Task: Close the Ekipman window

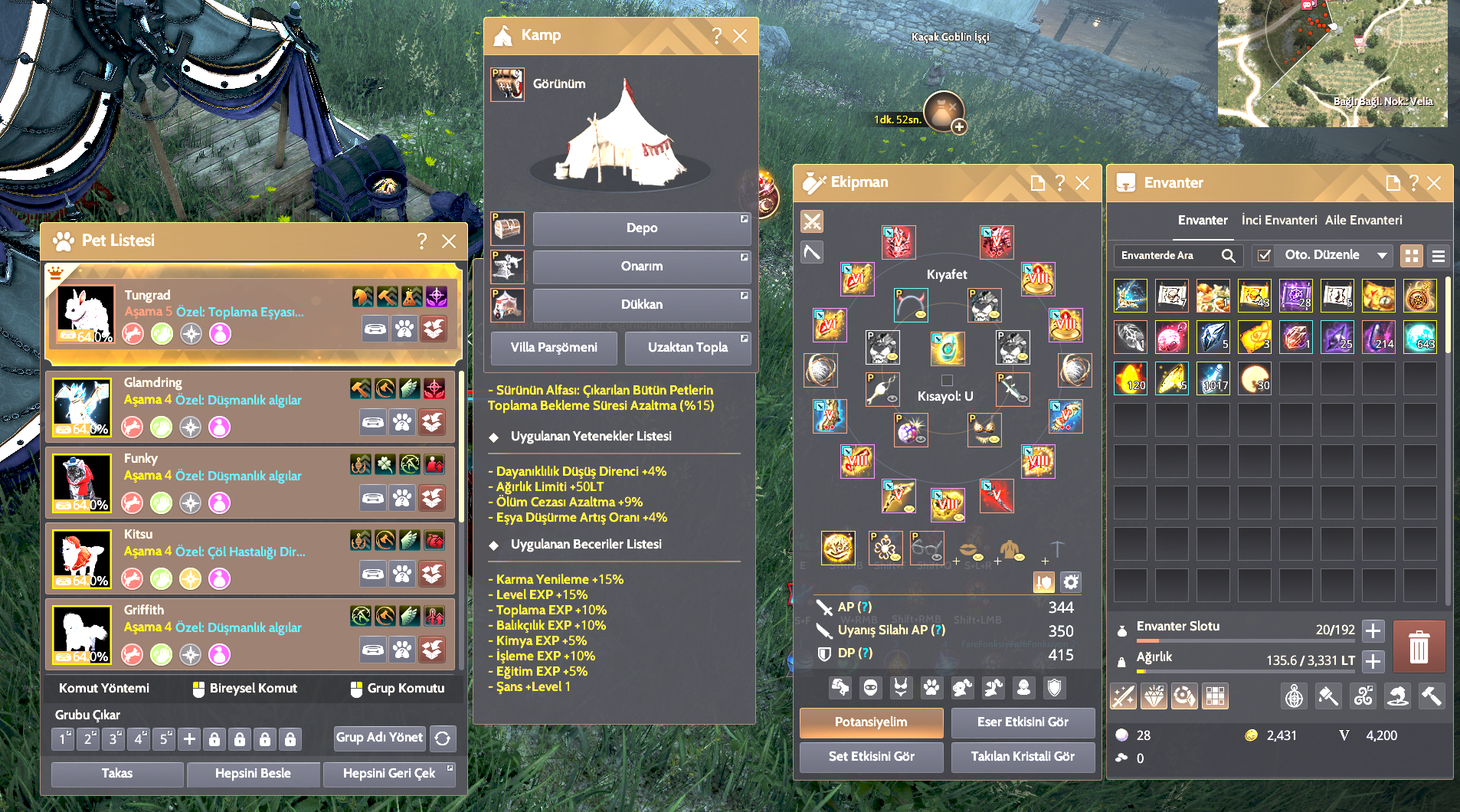Action: pos(1082,183)
